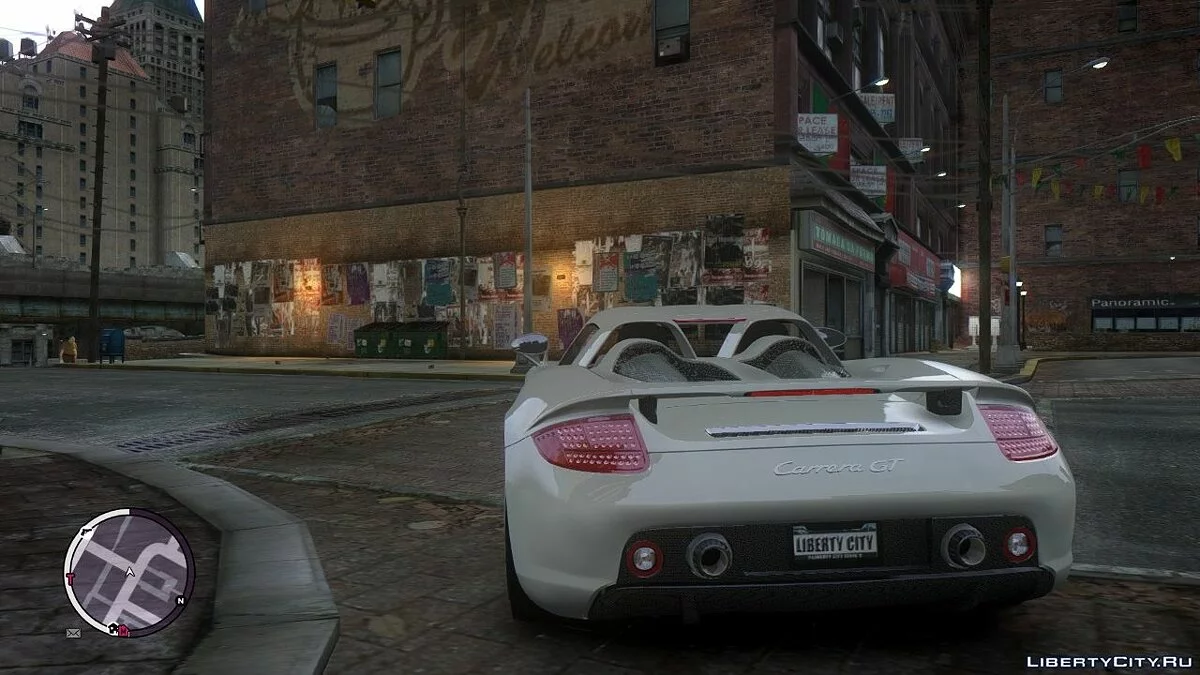Select the red T marker on the radar
The height and width of the screenshot is (675, 1200).
70,579
